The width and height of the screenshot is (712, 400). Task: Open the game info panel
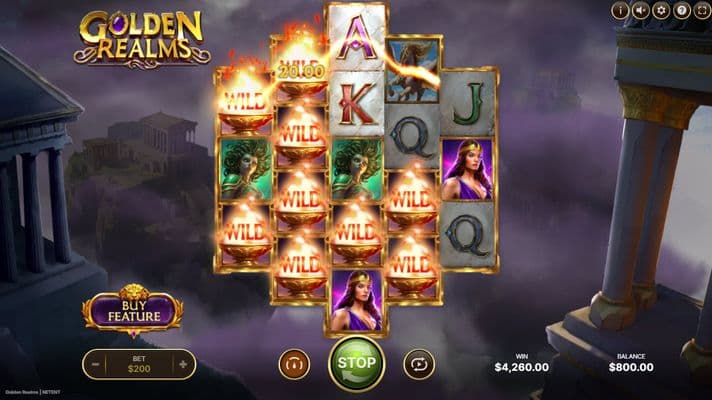[620, 11]
